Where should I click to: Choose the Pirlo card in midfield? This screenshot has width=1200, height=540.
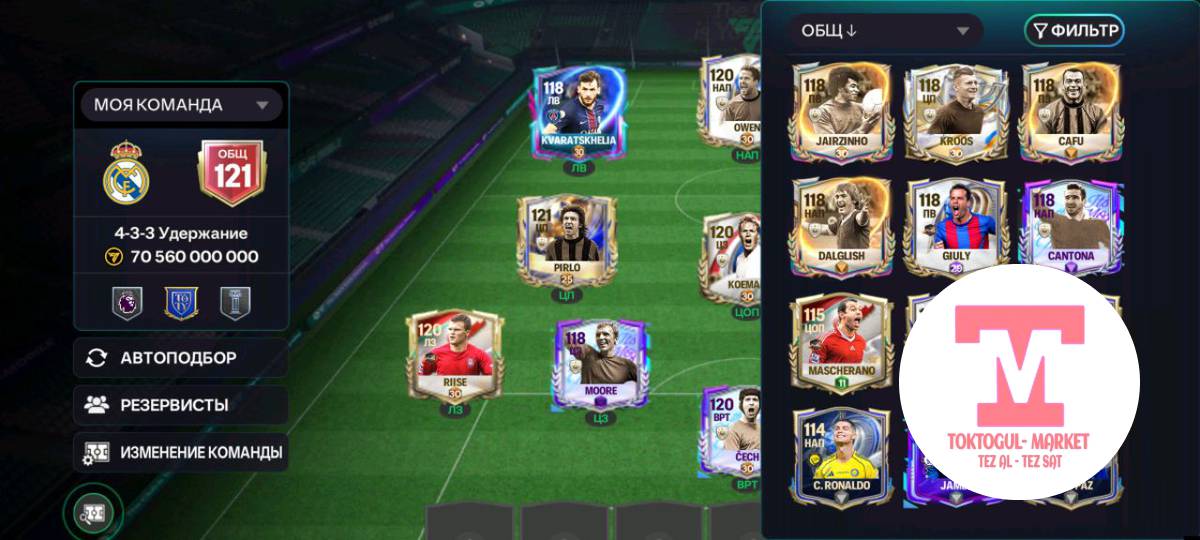[566, 239]
